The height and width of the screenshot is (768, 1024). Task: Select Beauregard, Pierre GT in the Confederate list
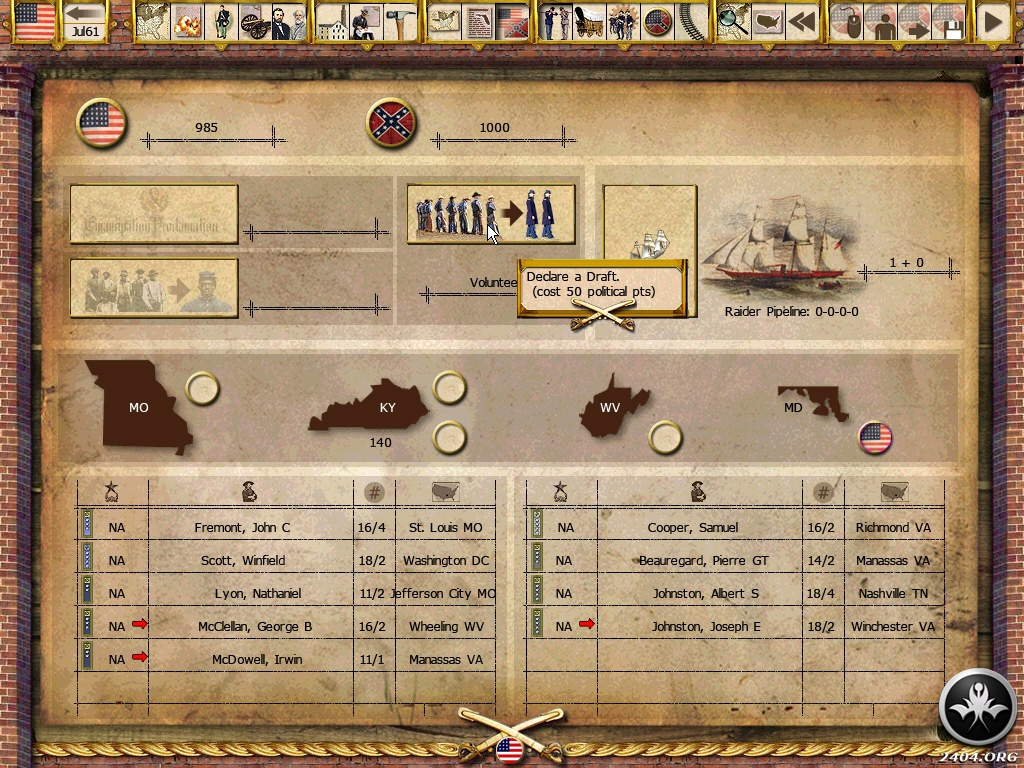pyautogui.click(x=704, y=560)
